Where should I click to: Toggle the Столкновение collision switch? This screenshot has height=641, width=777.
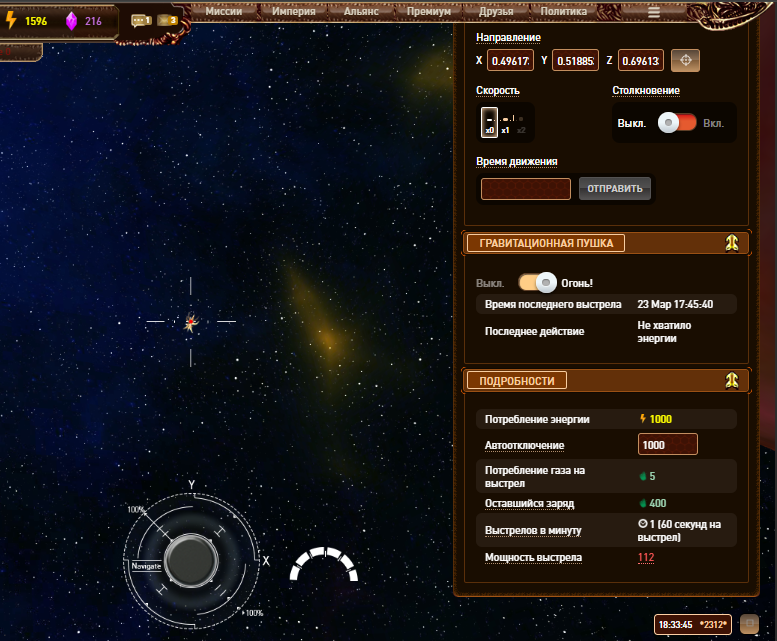click(x=676, y=122)
